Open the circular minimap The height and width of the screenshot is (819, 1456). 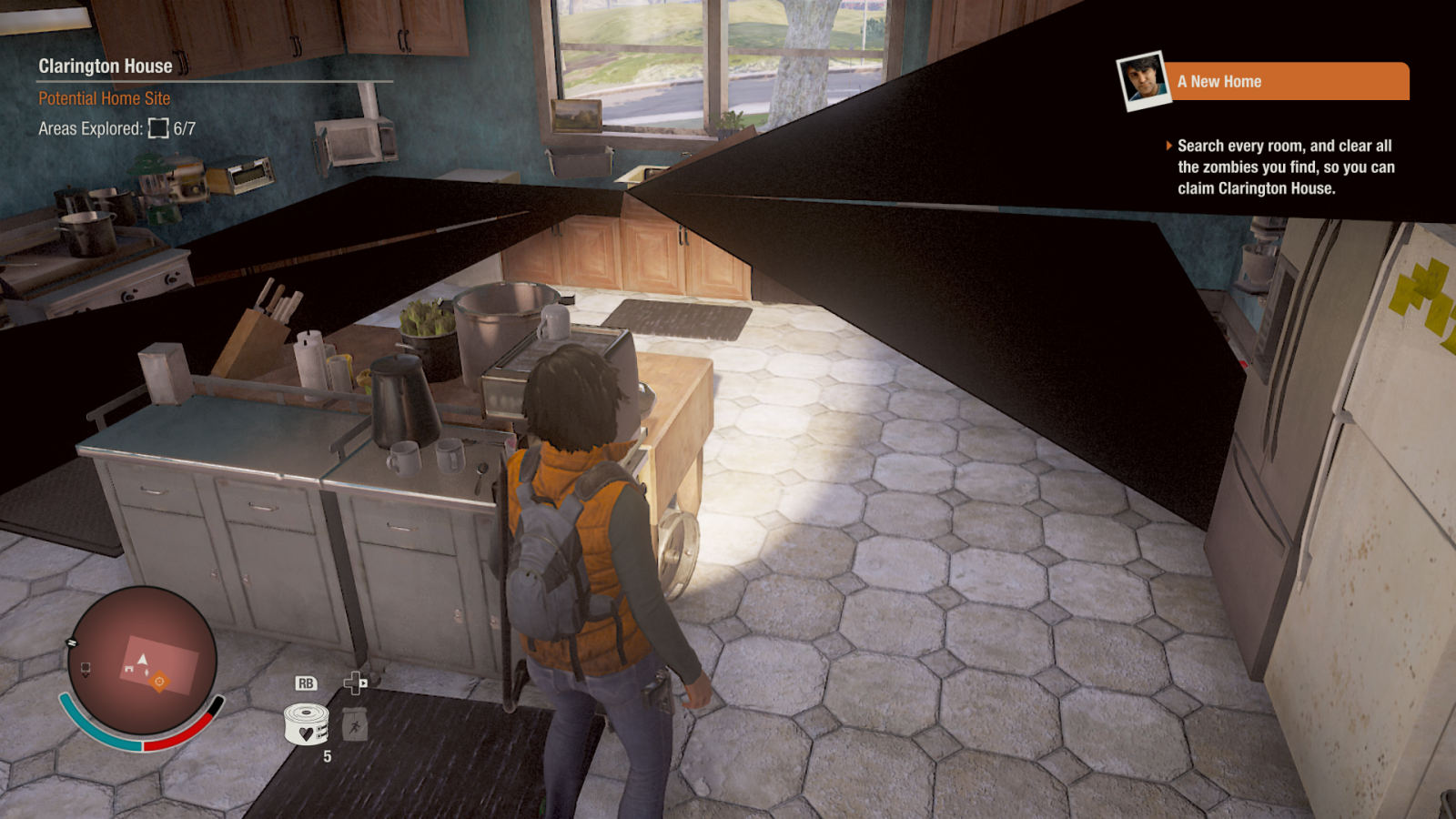click(143, 661)
